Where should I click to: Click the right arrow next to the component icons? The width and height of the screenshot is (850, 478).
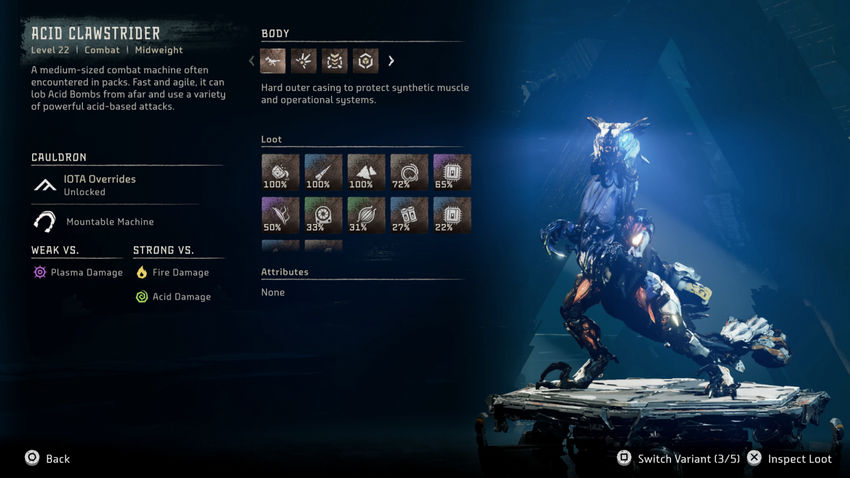[x=391, y=61]
